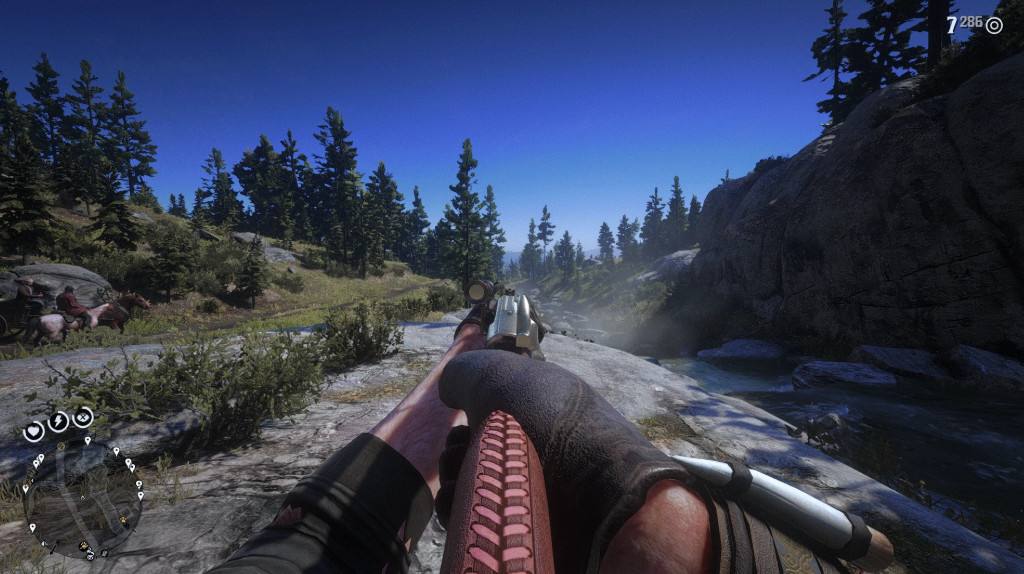Click the ammo type ring icon

(993, 26)
